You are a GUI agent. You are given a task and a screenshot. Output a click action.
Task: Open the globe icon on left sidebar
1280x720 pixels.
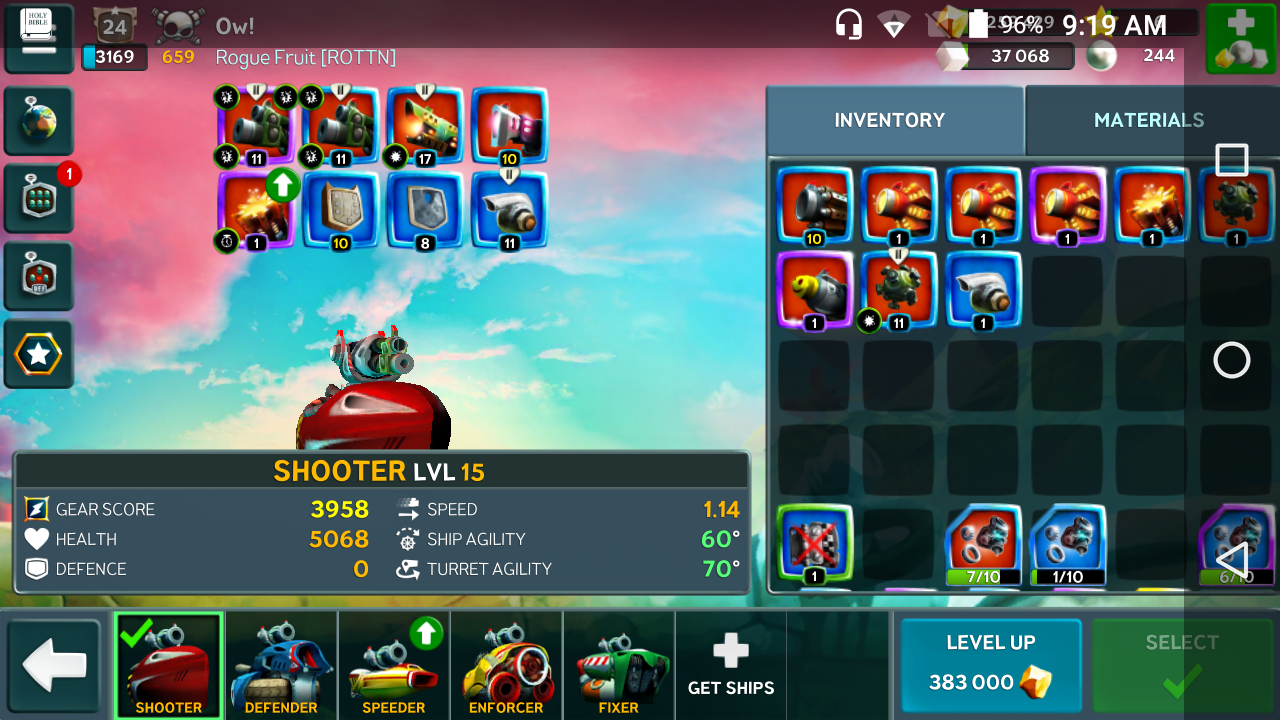tap(38, 122)
